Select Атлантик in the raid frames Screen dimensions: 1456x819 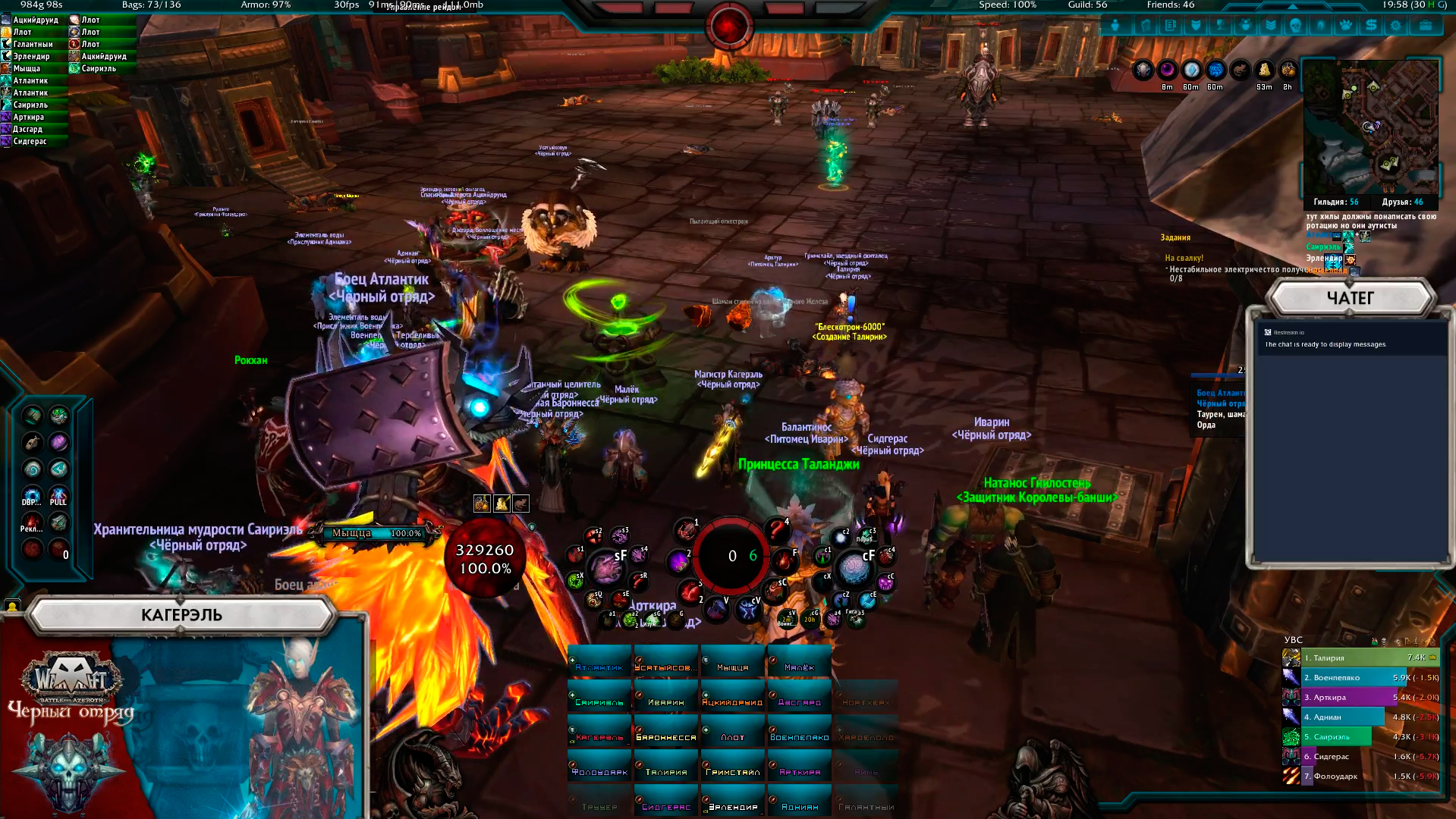(599, 666)
